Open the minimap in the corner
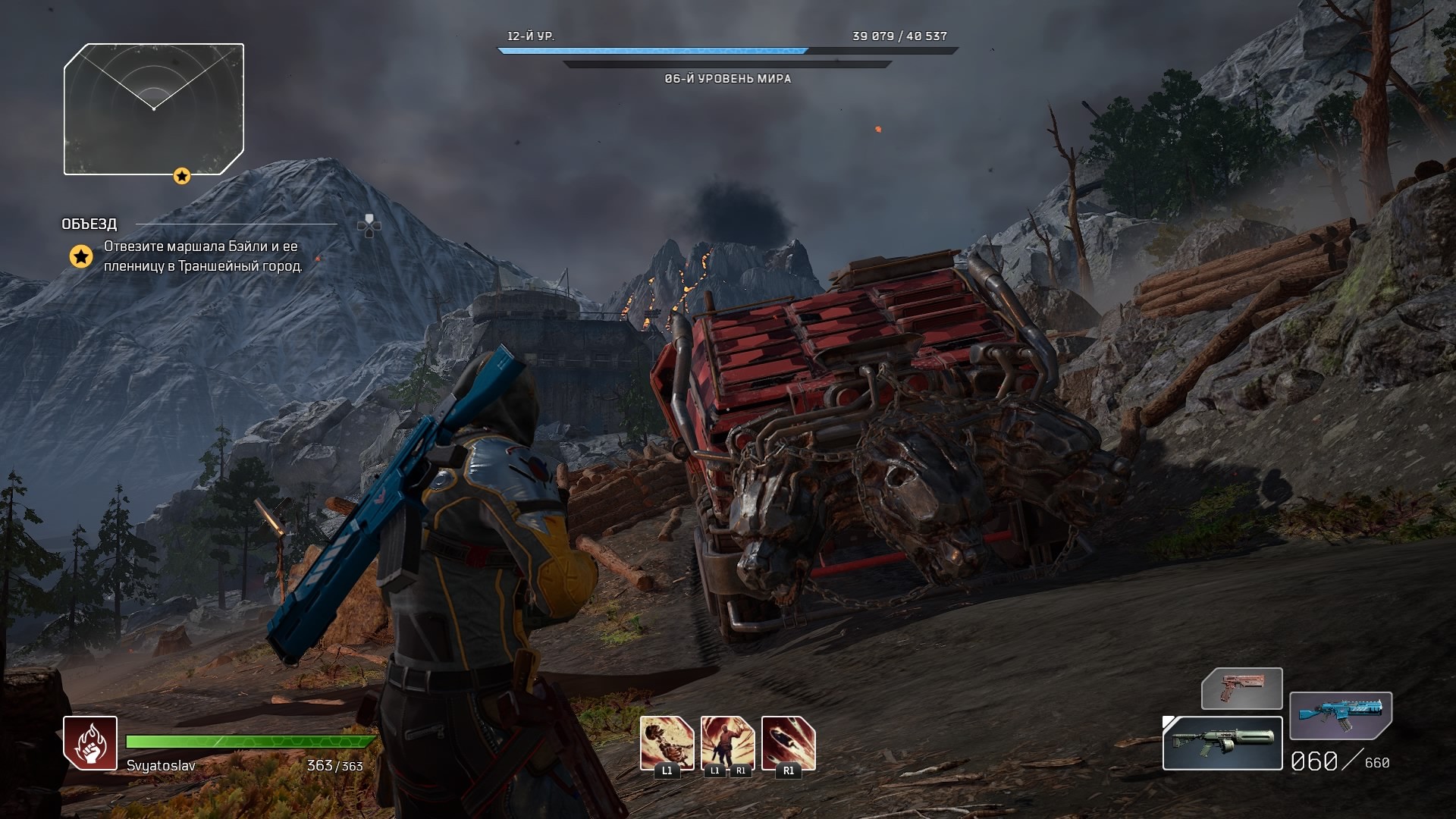The height and width of the screenshot is (819, 1456). point(154,108)
